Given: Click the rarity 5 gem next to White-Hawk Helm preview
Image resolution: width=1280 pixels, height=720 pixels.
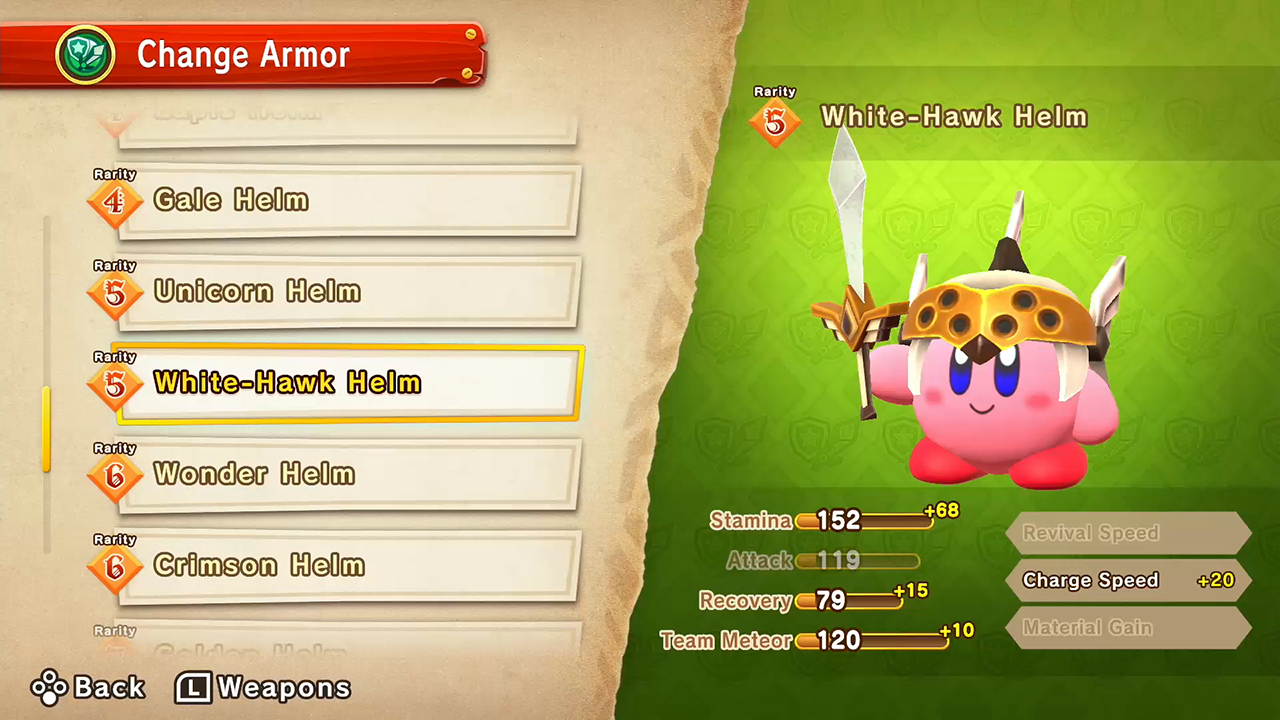Looking at the screenshot, I should click(x=775, y=122).
